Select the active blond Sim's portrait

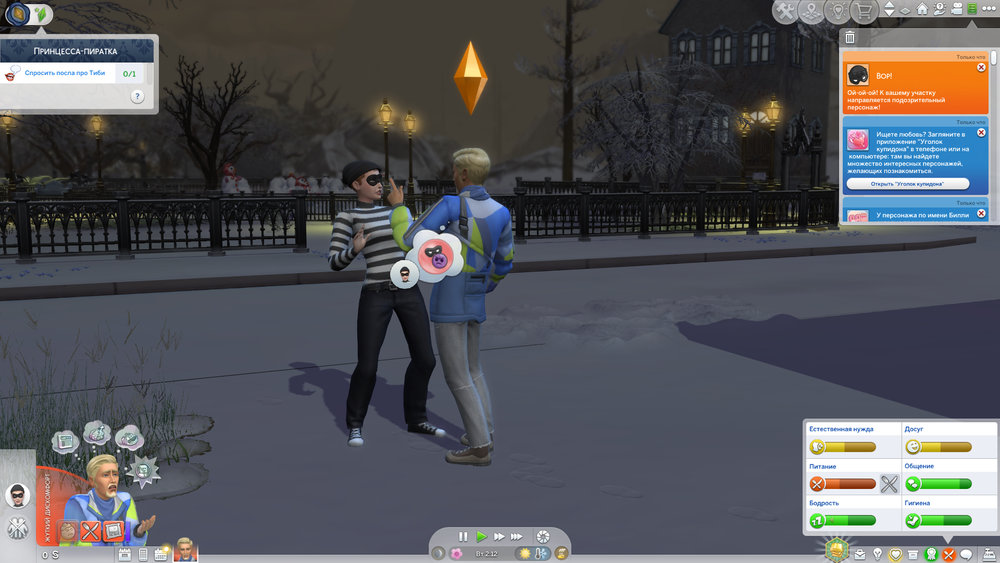click(186, 550)
